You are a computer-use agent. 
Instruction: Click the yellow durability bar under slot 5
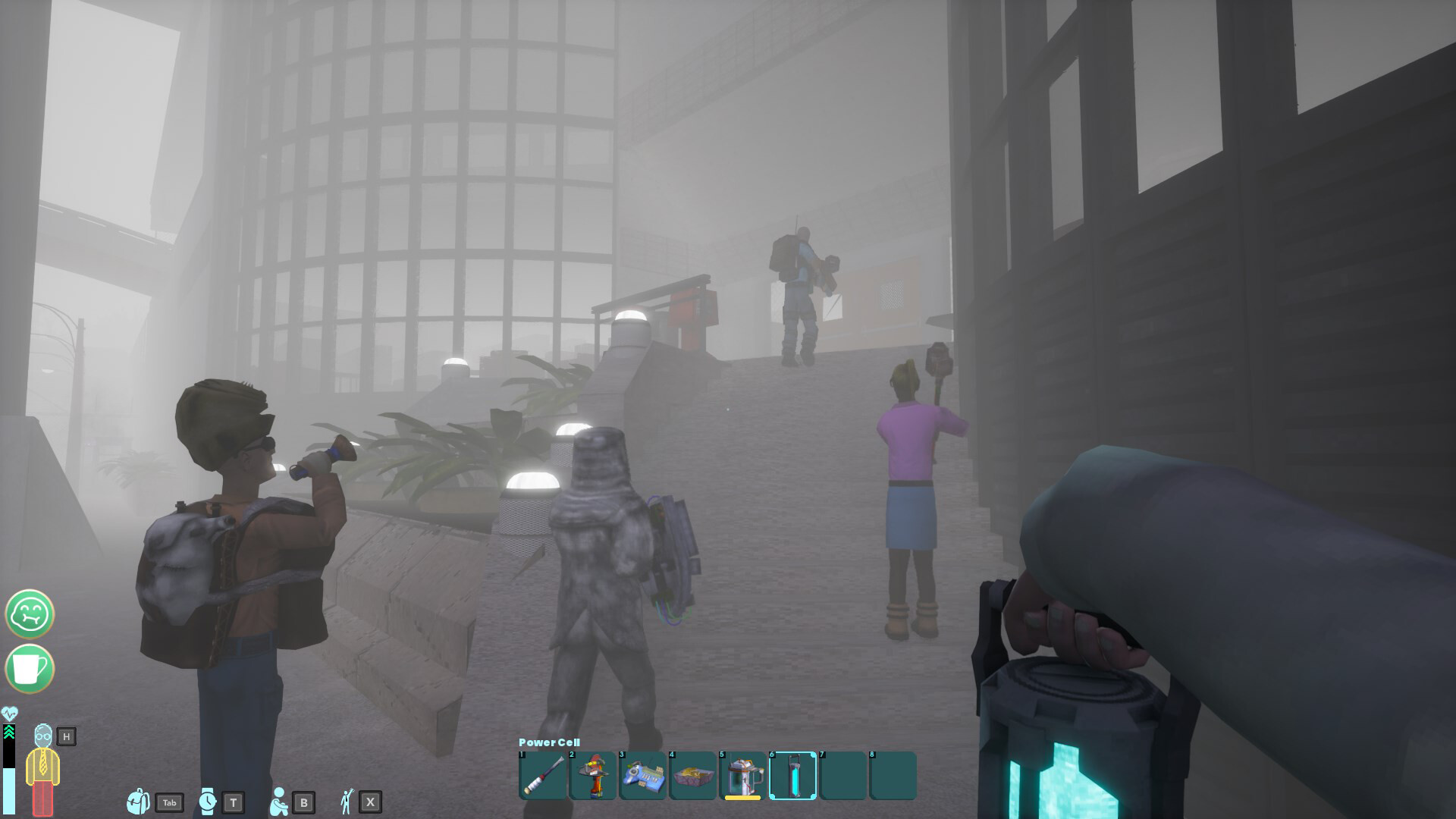tap(742, 796)
